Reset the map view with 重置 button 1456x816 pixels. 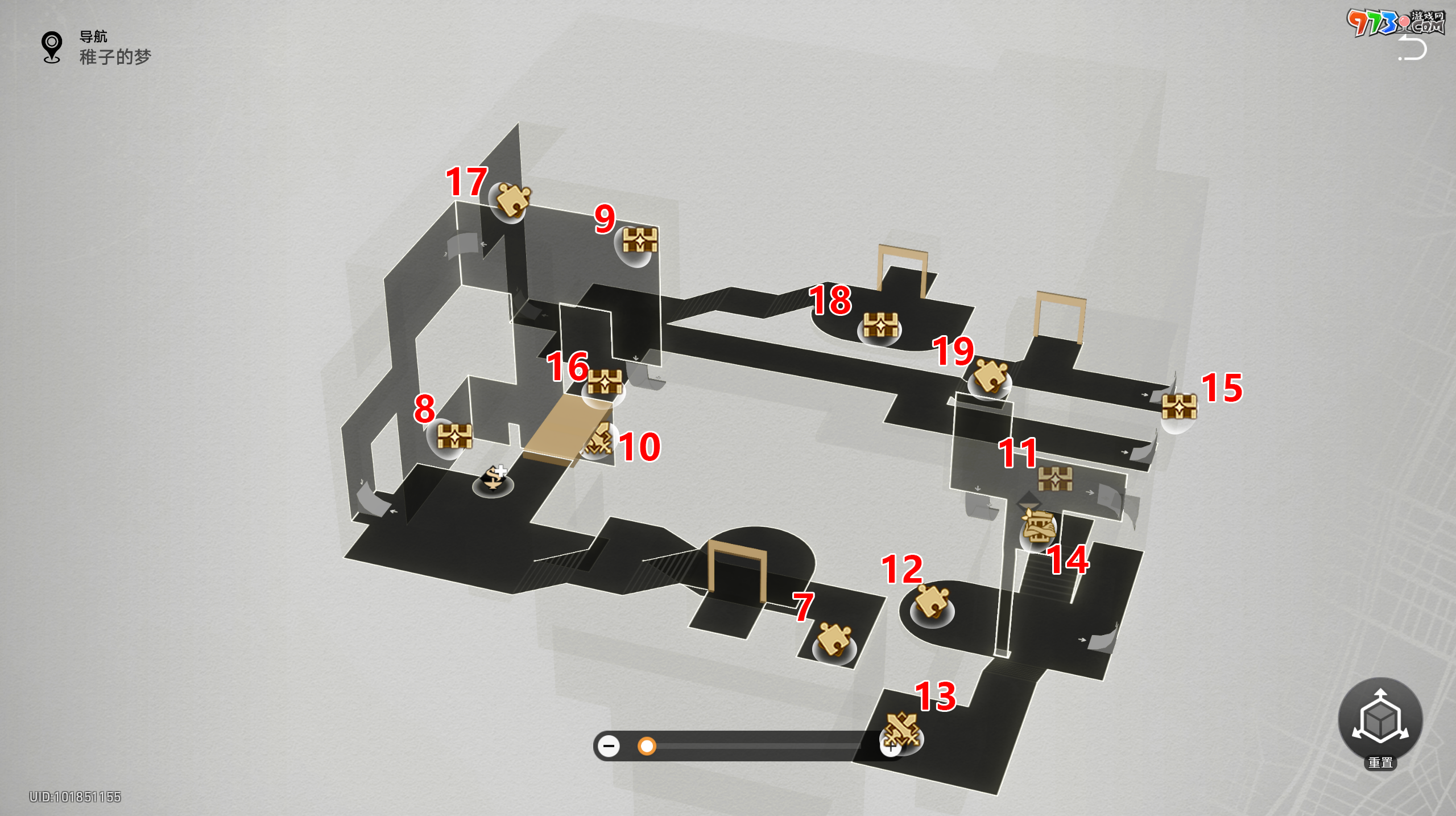click(x=1380, y=720)
